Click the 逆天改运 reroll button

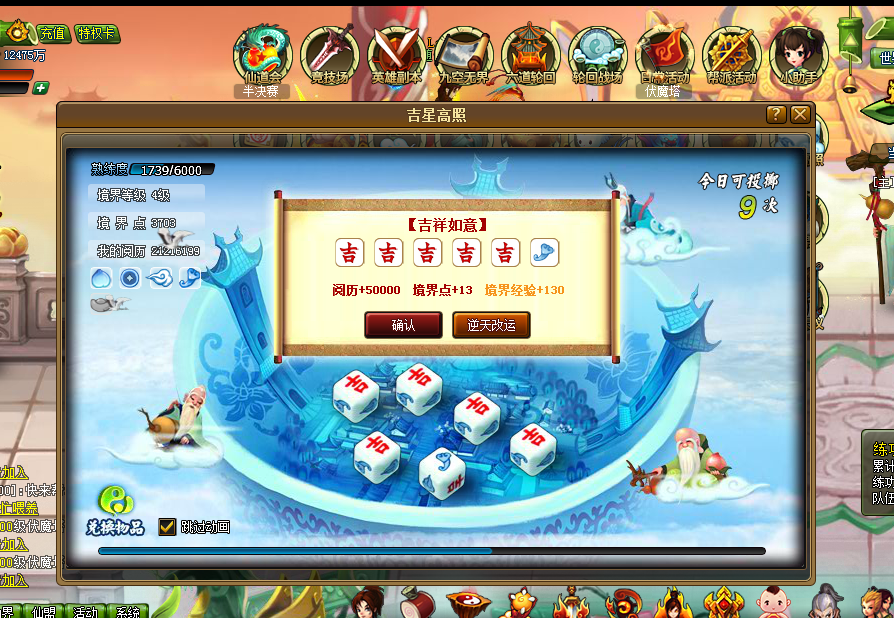point(491,325)
